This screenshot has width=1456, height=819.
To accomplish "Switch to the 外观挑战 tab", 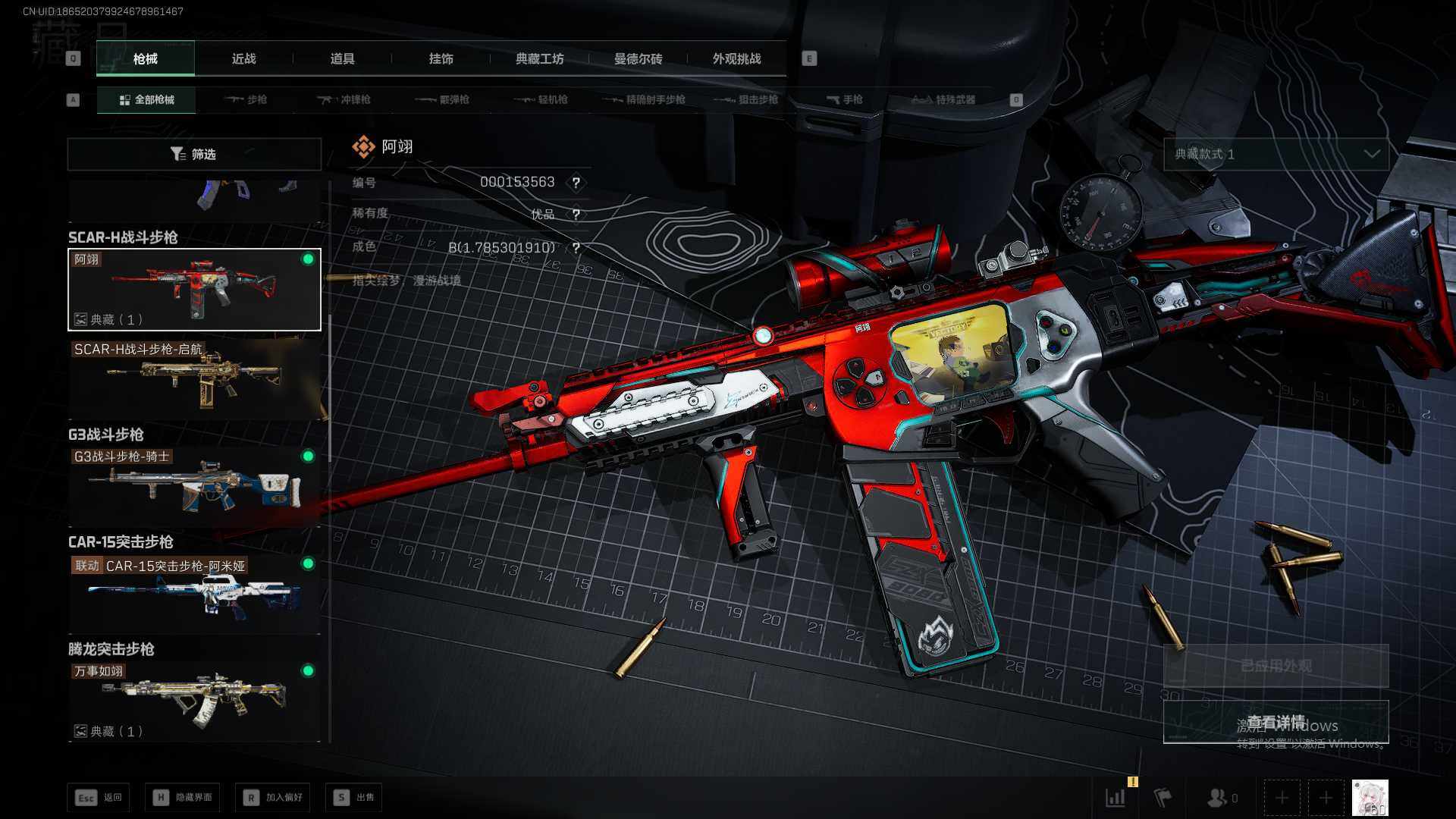I will (x=736, y=59).
